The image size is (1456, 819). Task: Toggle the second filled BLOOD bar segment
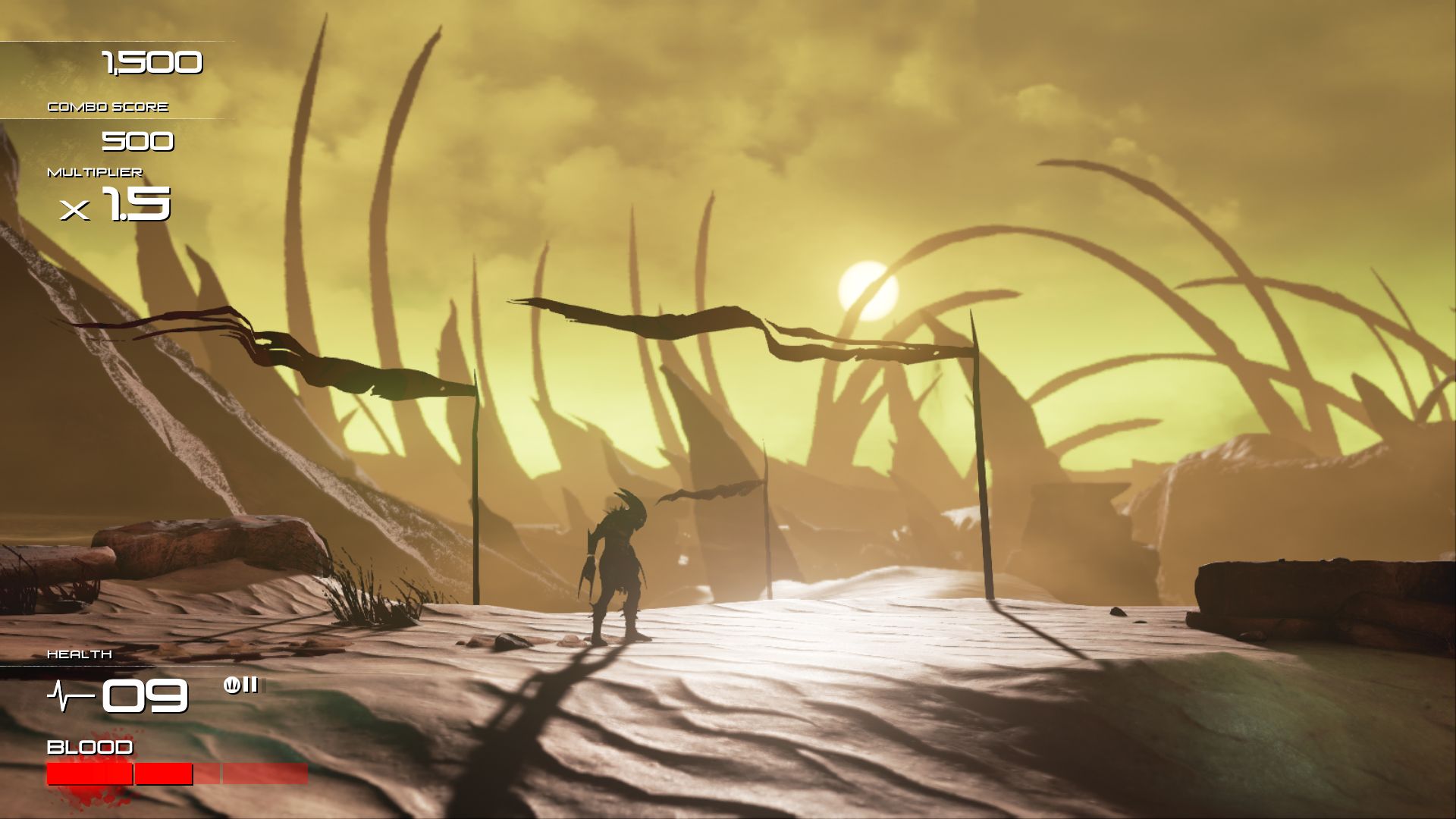(163, 776)
